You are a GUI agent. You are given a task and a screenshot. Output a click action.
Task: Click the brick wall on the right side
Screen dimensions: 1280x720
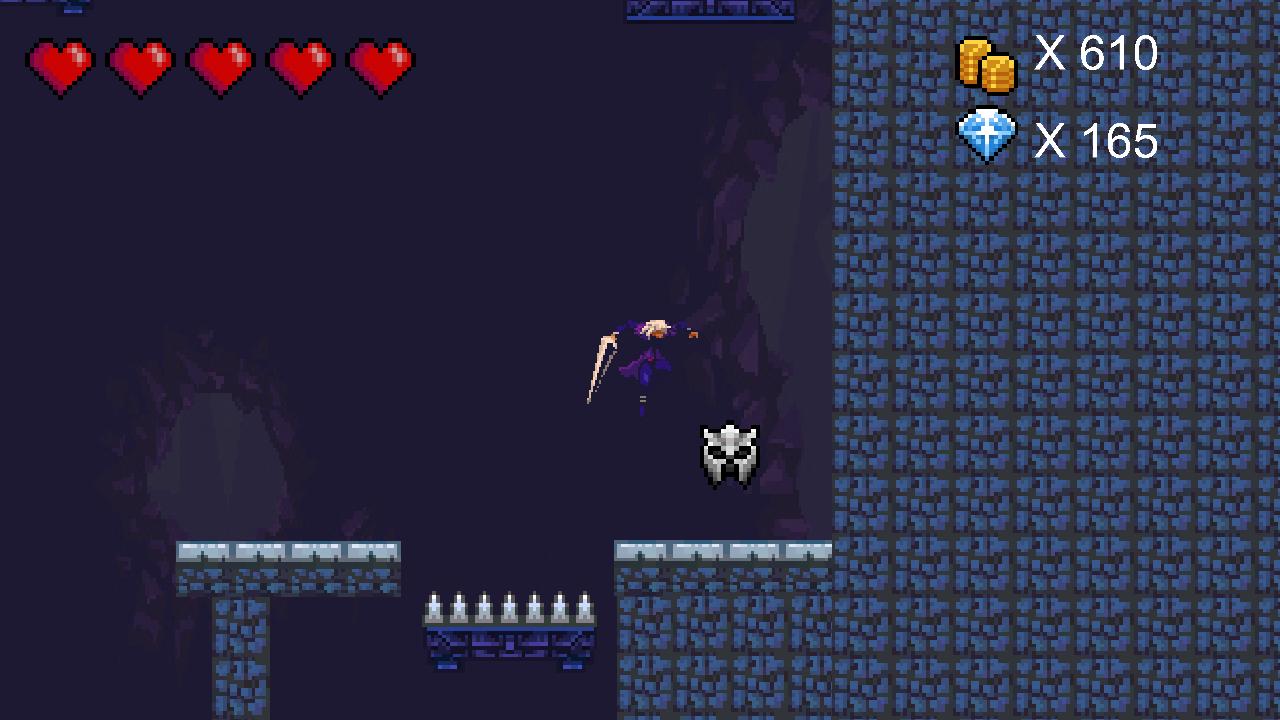pyautogui.click(x=1050, y=400)
